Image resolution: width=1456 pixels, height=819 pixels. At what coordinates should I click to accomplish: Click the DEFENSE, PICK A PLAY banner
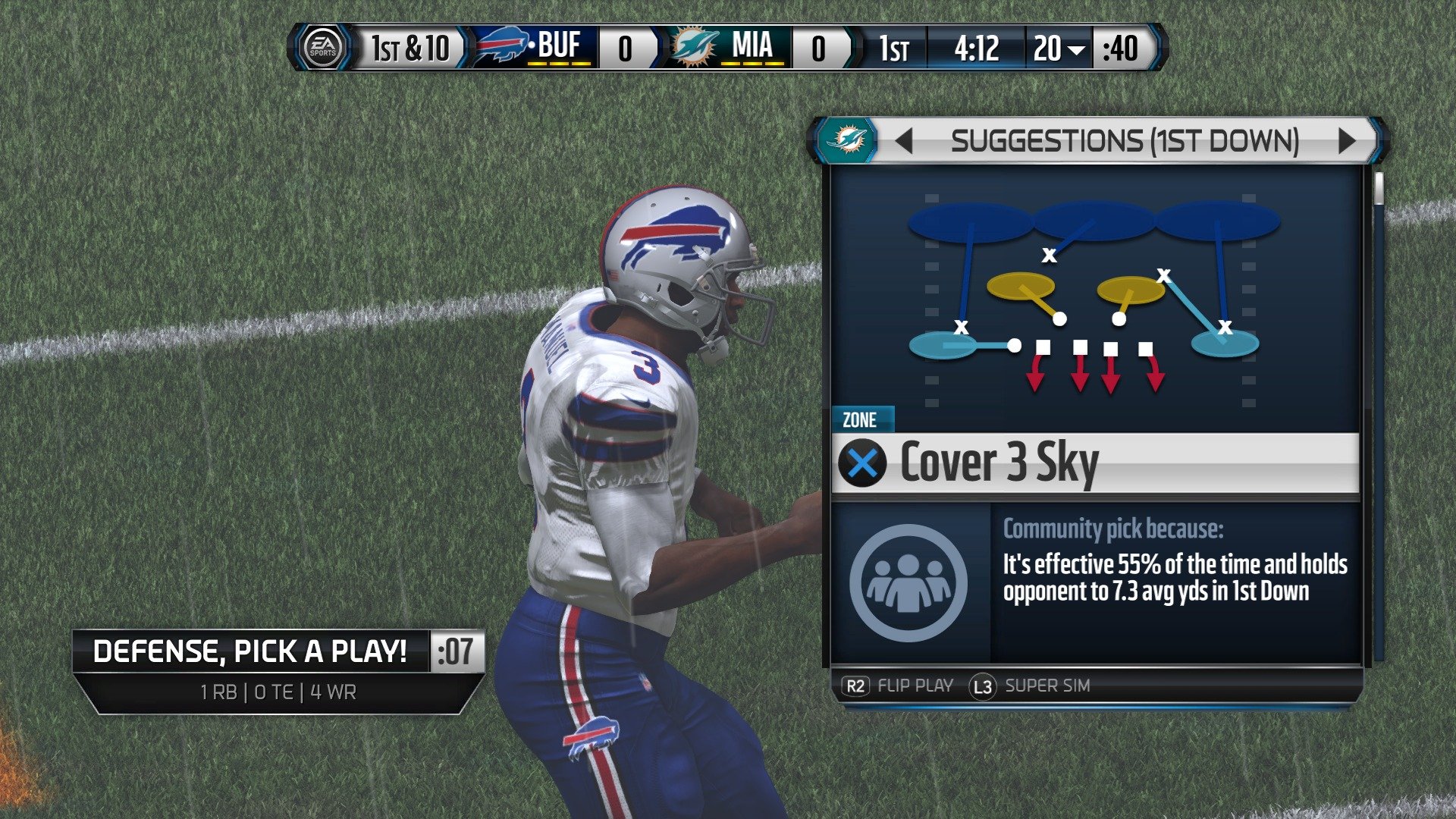[x=250, y=651]
